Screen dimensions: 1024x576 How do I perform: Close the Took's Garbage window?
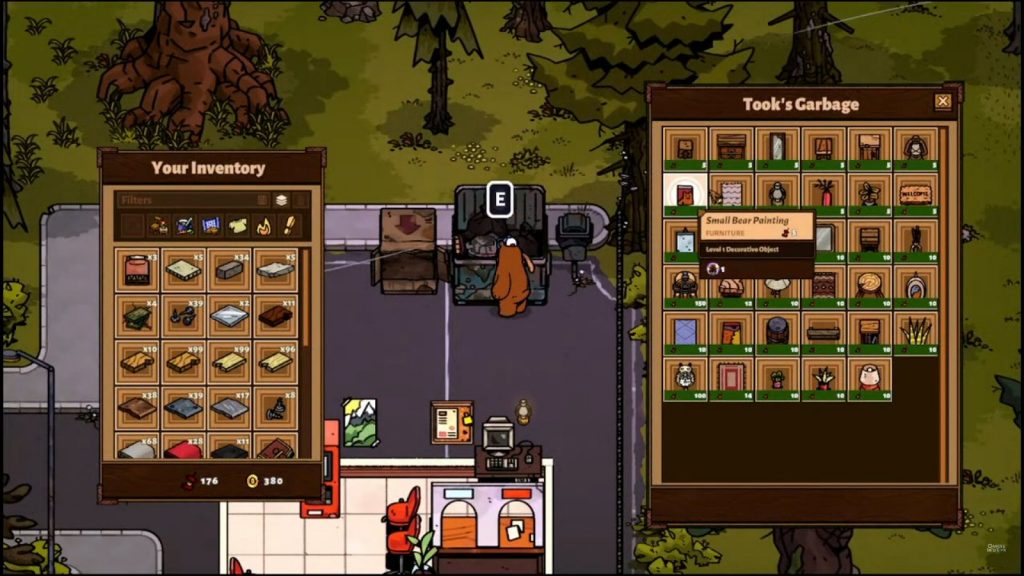pos(942,101)
